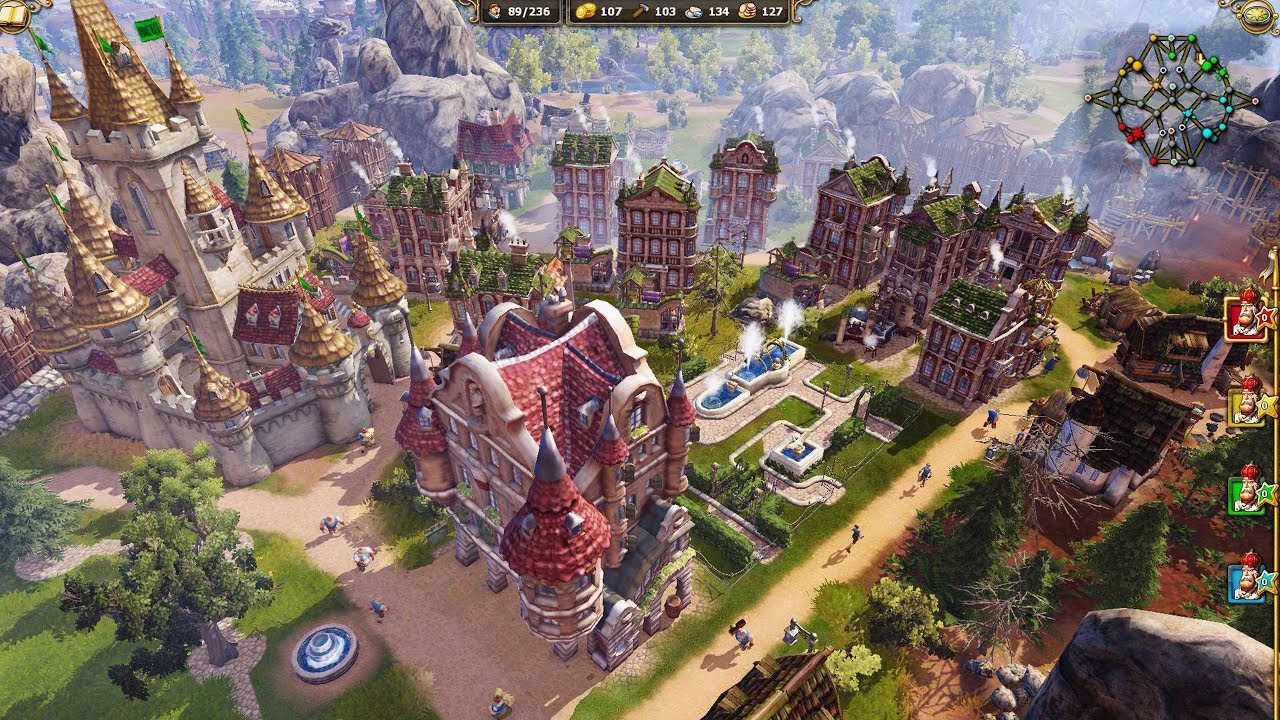
Task: Click the cyan territory node on the minimap
Action: [1207, 131]
